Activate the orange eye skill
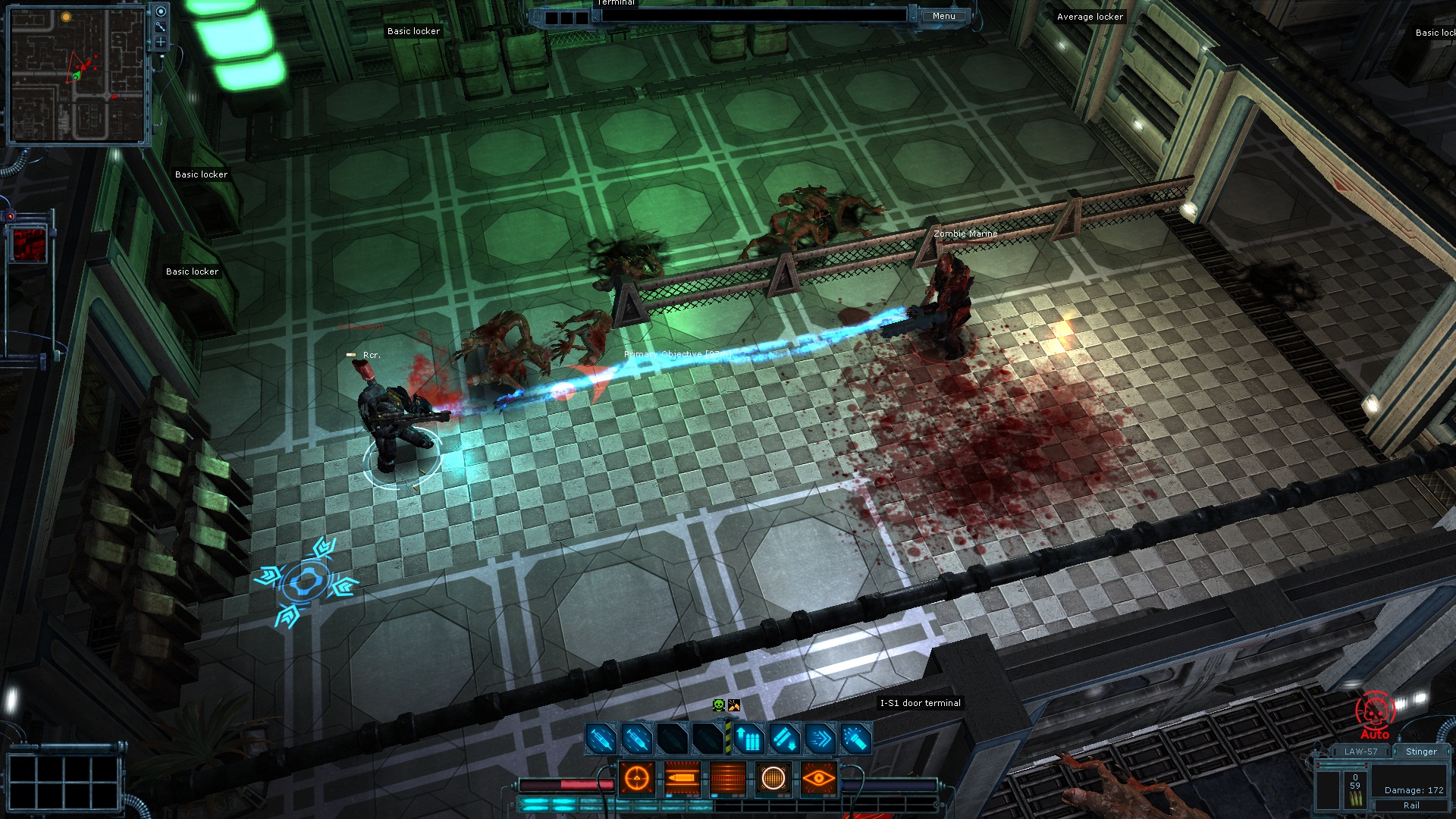 click(x=818, y=778)
